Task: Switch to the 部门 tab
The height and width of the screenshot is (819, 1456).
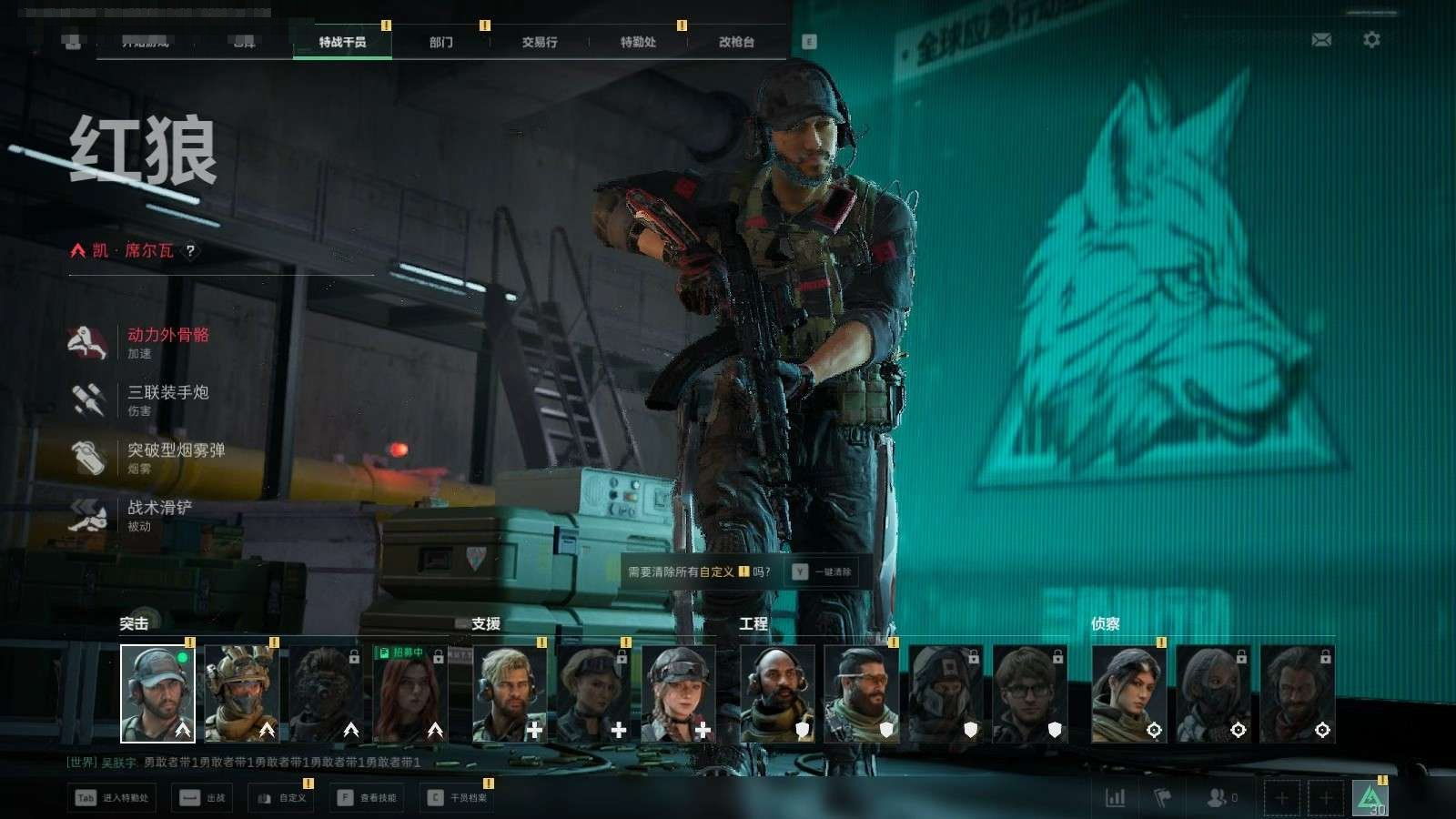Action: [x=441, y=42]
